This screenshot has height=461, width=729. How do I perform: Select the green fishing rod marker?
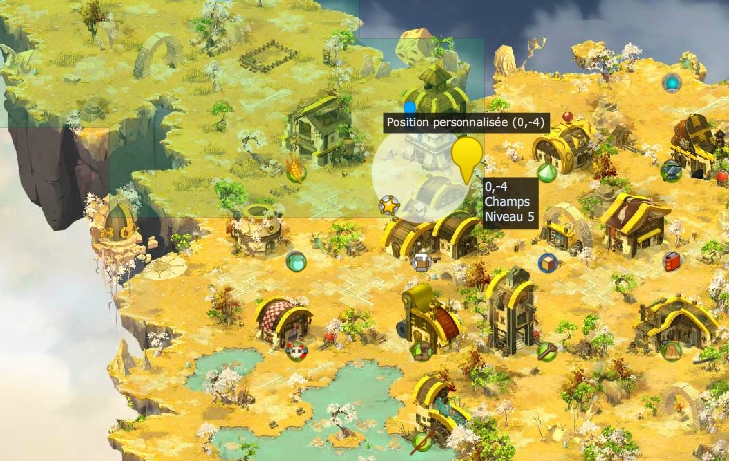click(x=422, y=440)
